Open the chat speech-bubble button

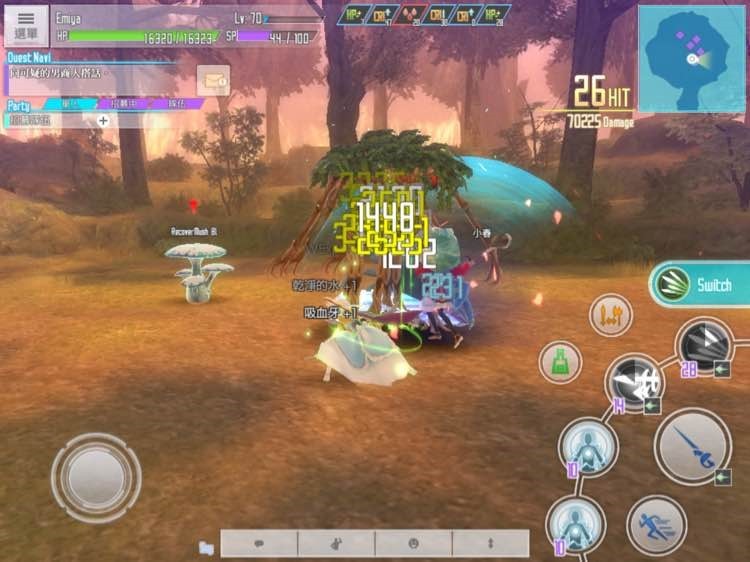pos(259,543)
